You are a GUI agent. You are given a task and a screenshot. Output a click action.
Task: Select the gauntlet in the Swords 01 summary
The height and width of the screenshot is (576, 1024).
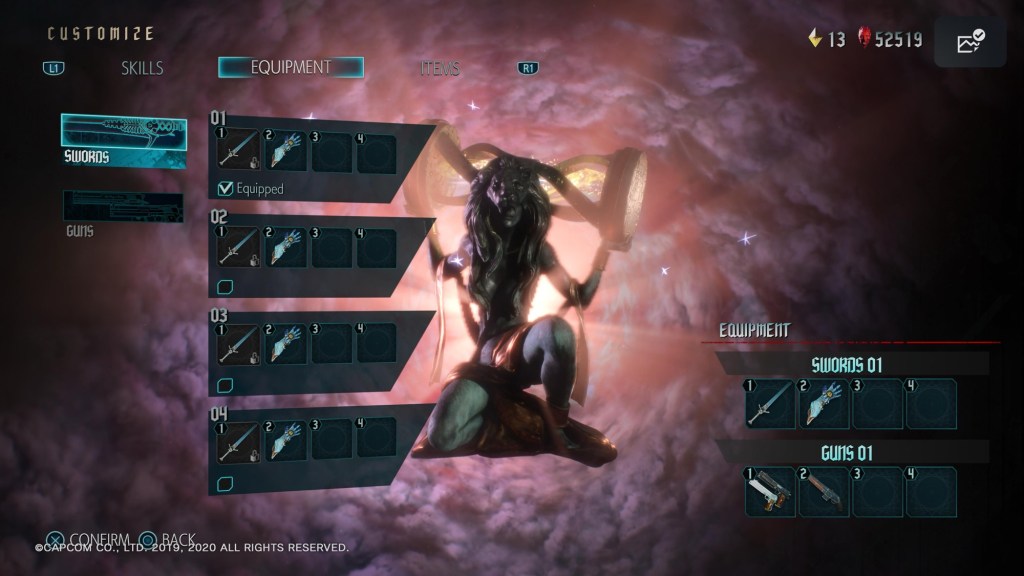click(824, 403)
